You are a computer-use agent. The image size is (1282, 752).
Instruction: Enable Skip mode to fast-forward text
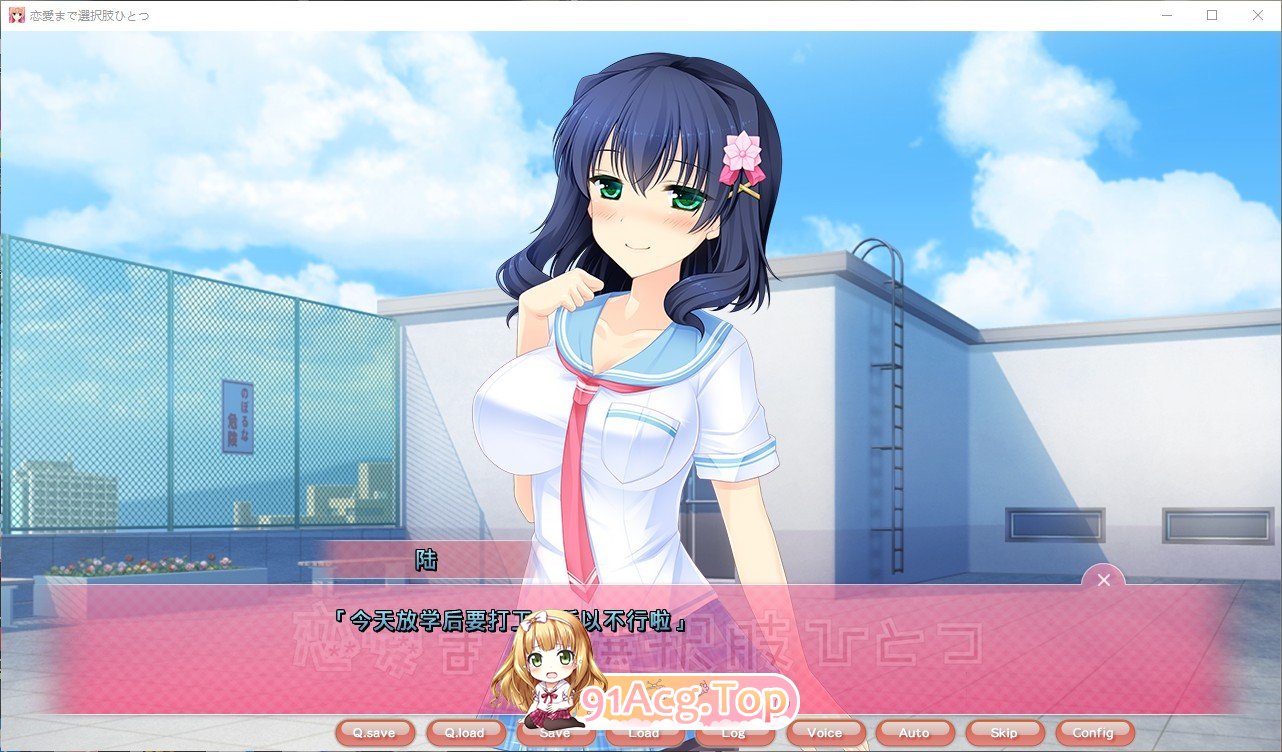[x=1003, y=732]
